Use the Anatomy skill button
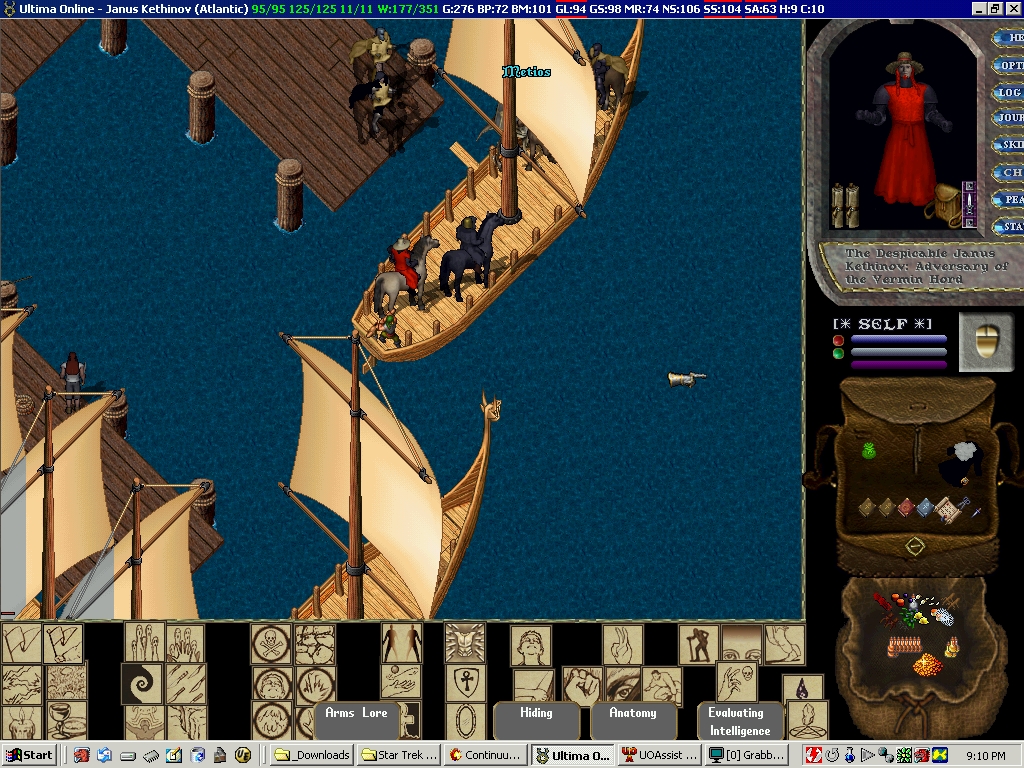The image size is (1024, 768). (633, 714)
